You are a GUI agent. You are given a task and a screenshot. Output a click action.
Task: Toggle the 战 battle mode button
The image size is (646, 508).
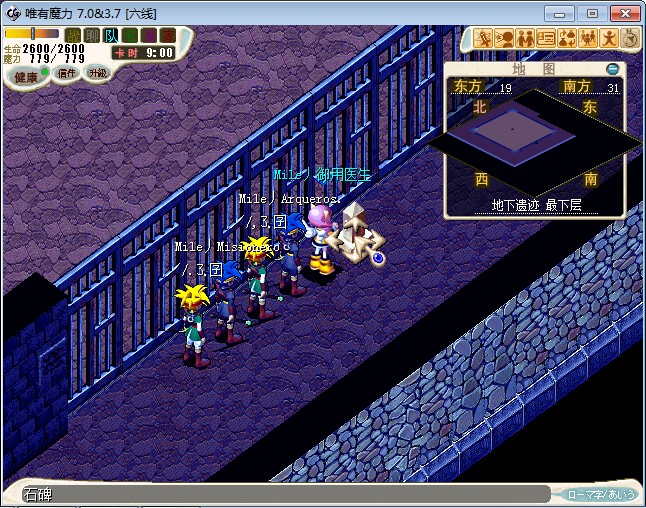pos(73,36)
